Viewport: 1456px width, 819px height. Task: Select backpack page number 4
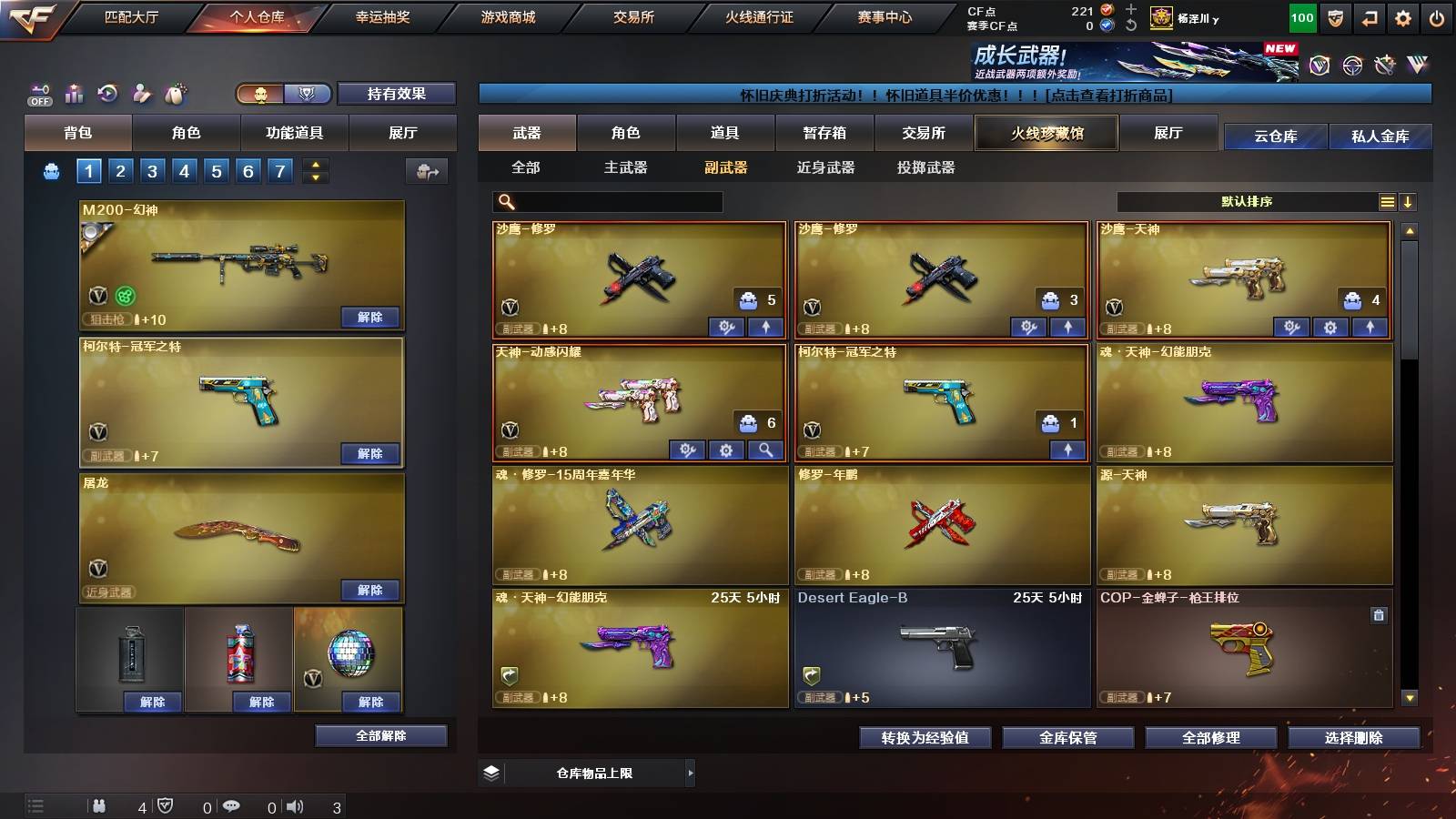tap(187, 170)
